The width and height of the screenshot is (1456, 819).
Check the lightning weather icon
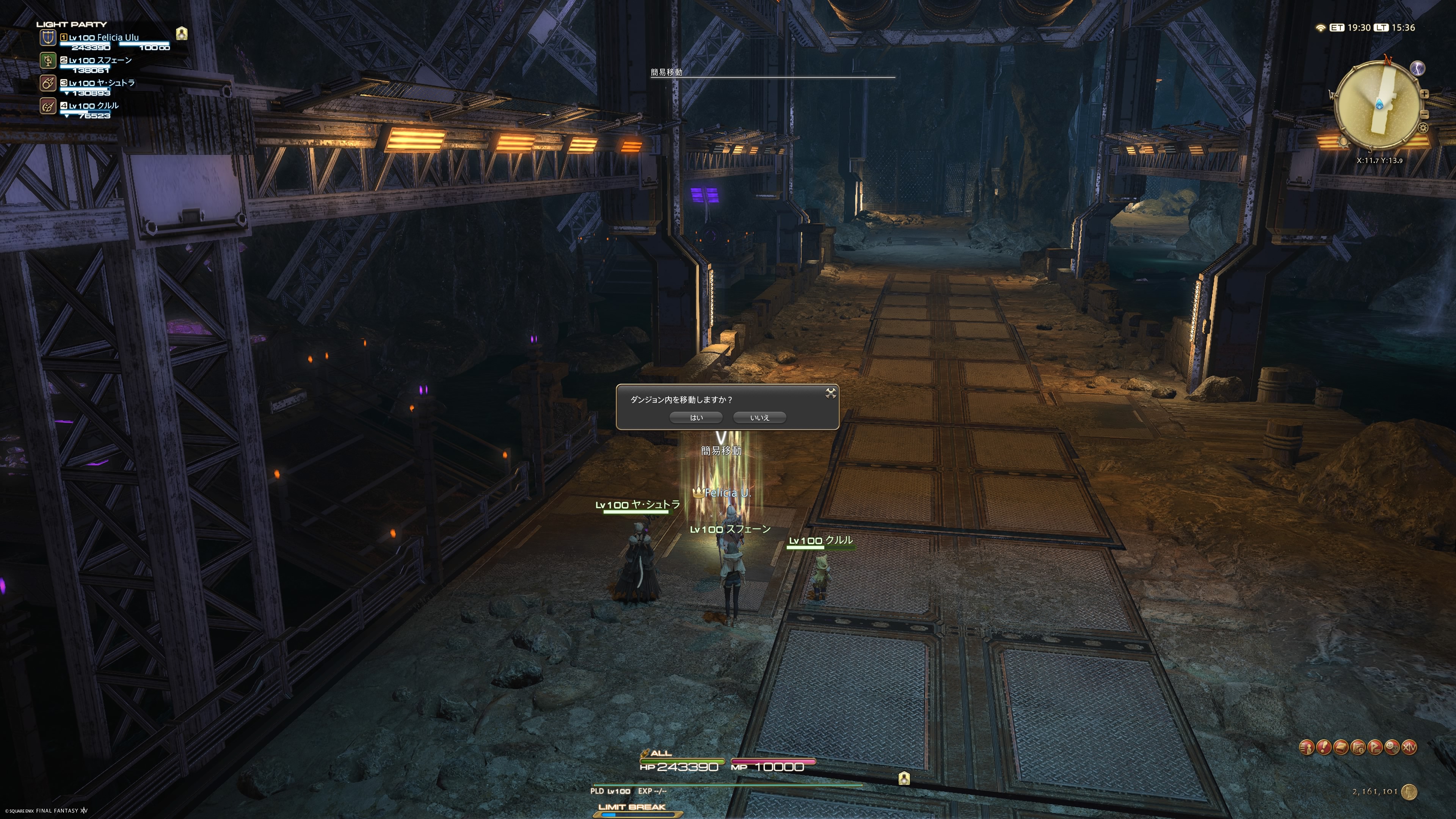1418,68
